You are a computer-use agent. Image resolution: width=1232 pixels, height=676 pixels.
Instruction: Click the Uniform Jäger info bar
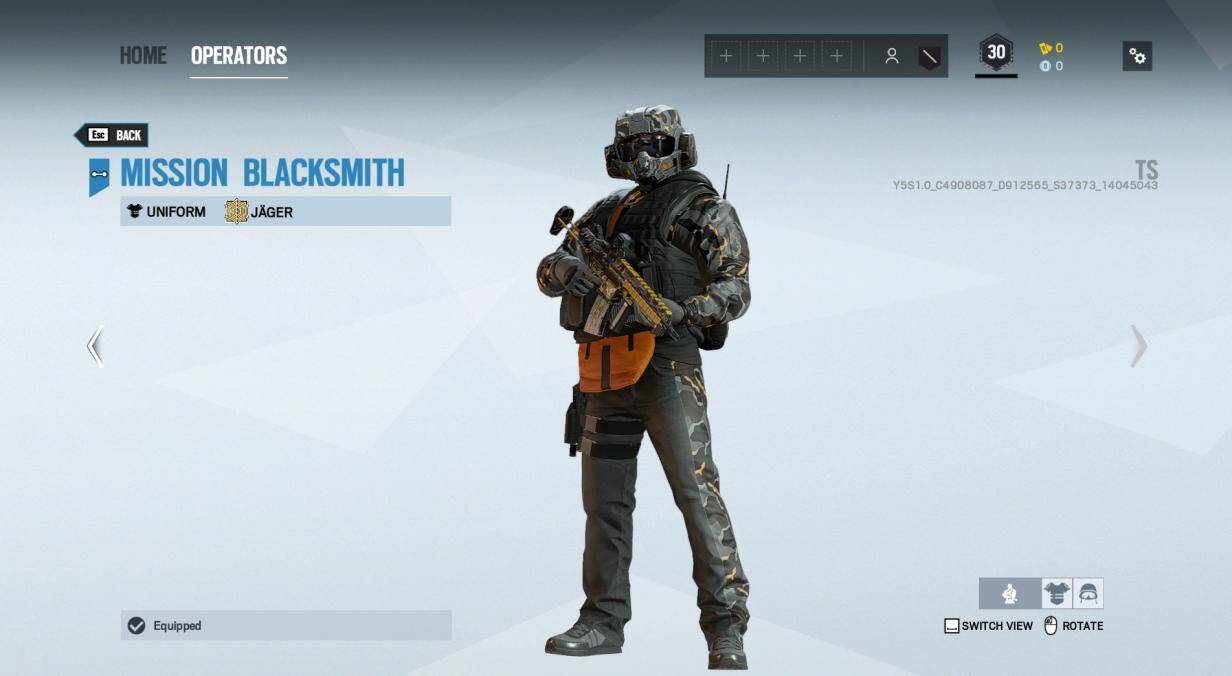(286, 211)
